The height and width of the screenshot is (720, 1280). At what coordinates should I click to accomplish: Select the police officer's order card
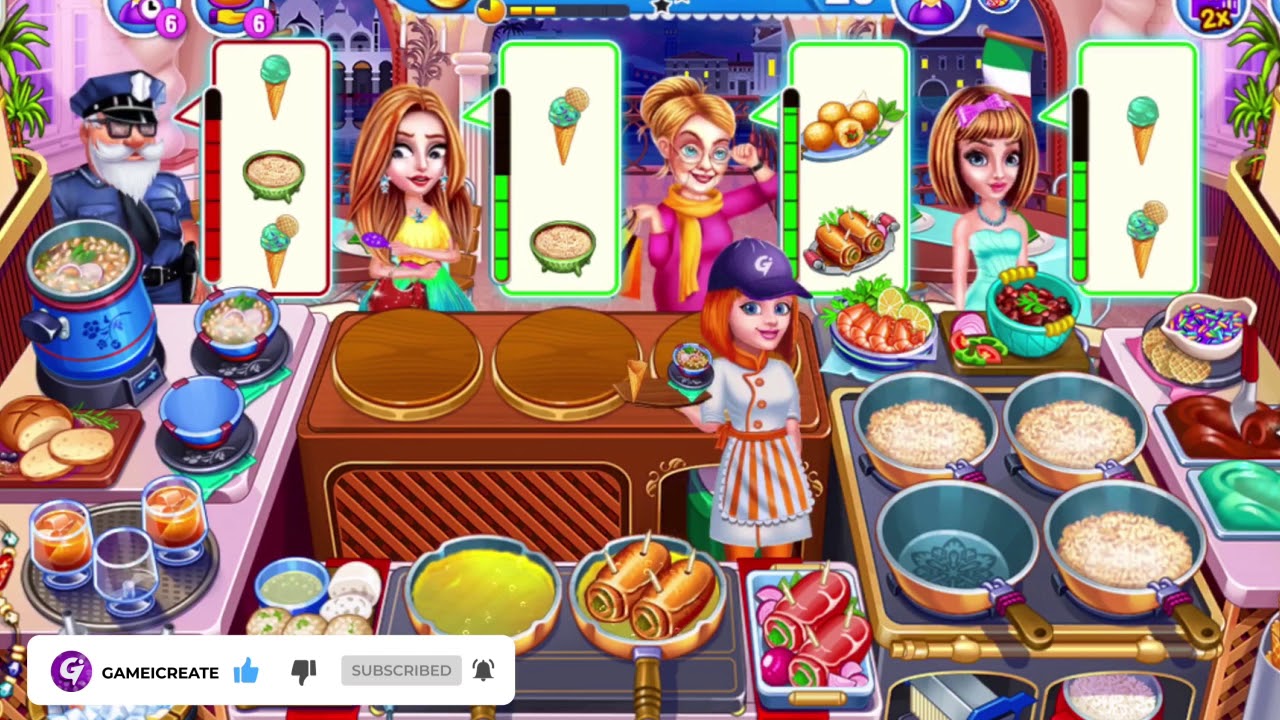pyautogui.click(x=270, y=168)
